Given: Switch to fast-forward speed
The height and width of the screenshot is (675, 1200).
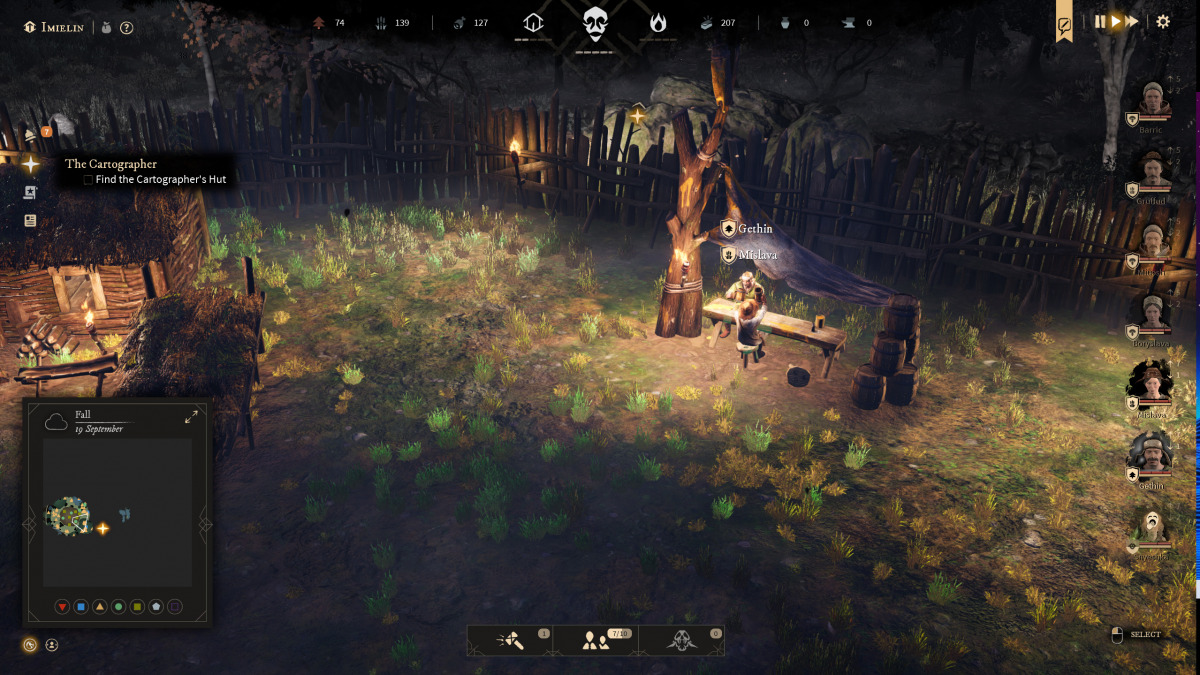Looking at the screenshot, I should pyautogui.click(x=1132, y=21).
